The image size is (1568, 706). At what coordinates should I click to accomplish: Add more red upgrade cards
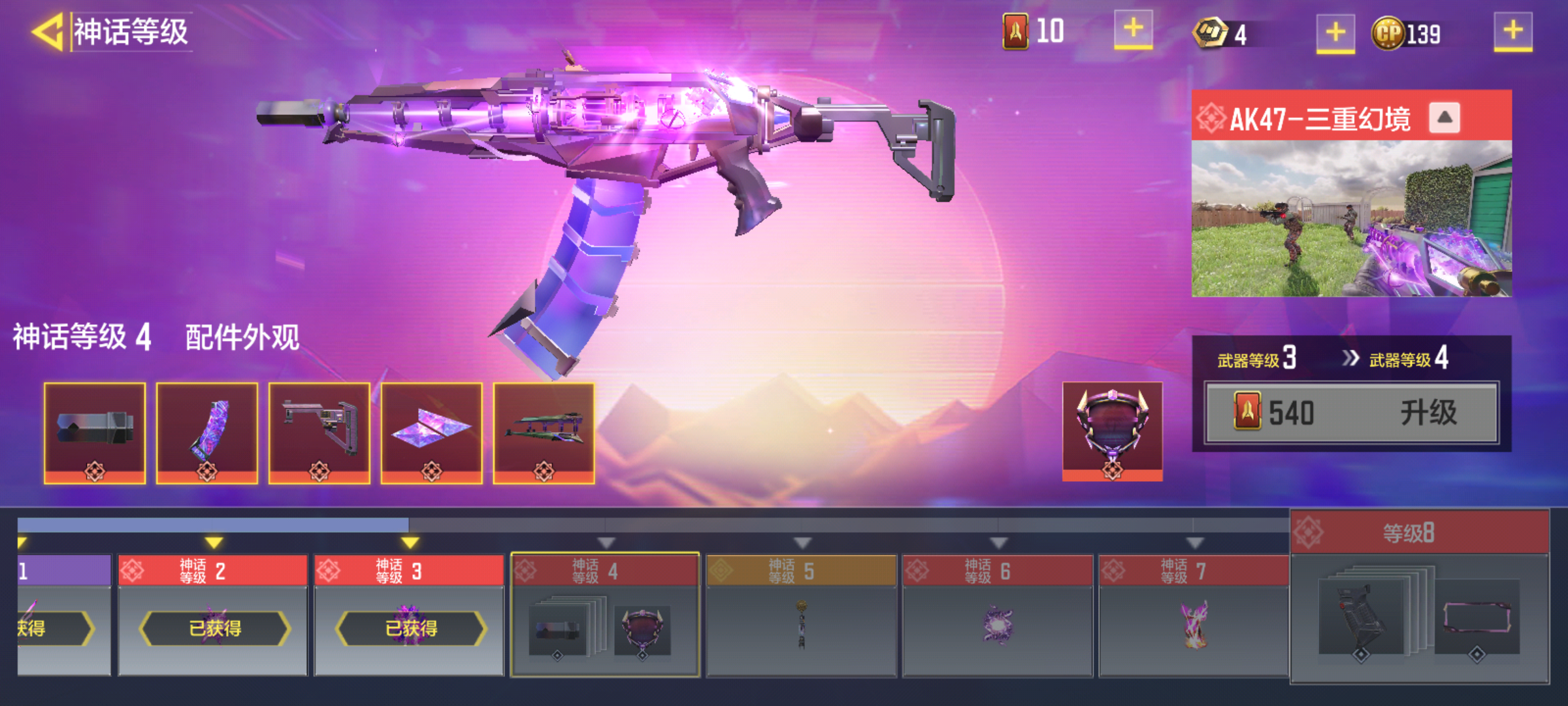pyautogui.click(x=1133, y=29)
